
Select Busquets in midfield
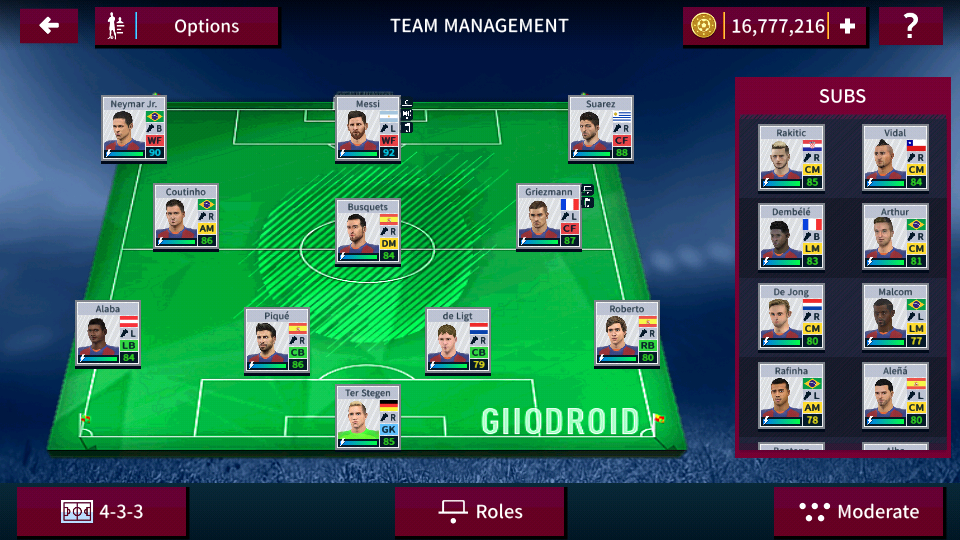pyautogui.click(x=367, y=231)
